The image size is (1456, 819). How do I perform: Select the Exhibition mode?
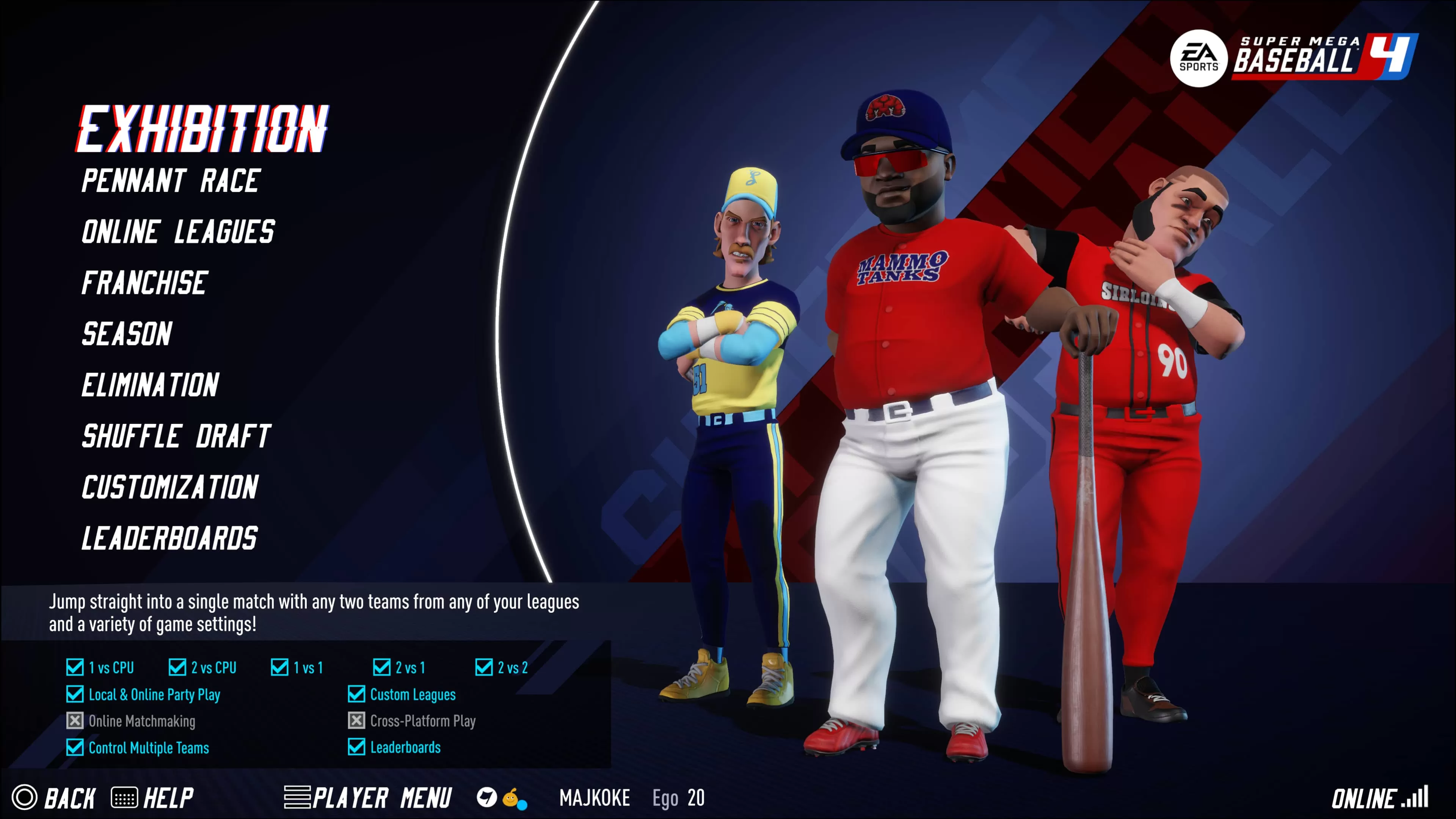point(202,129)
